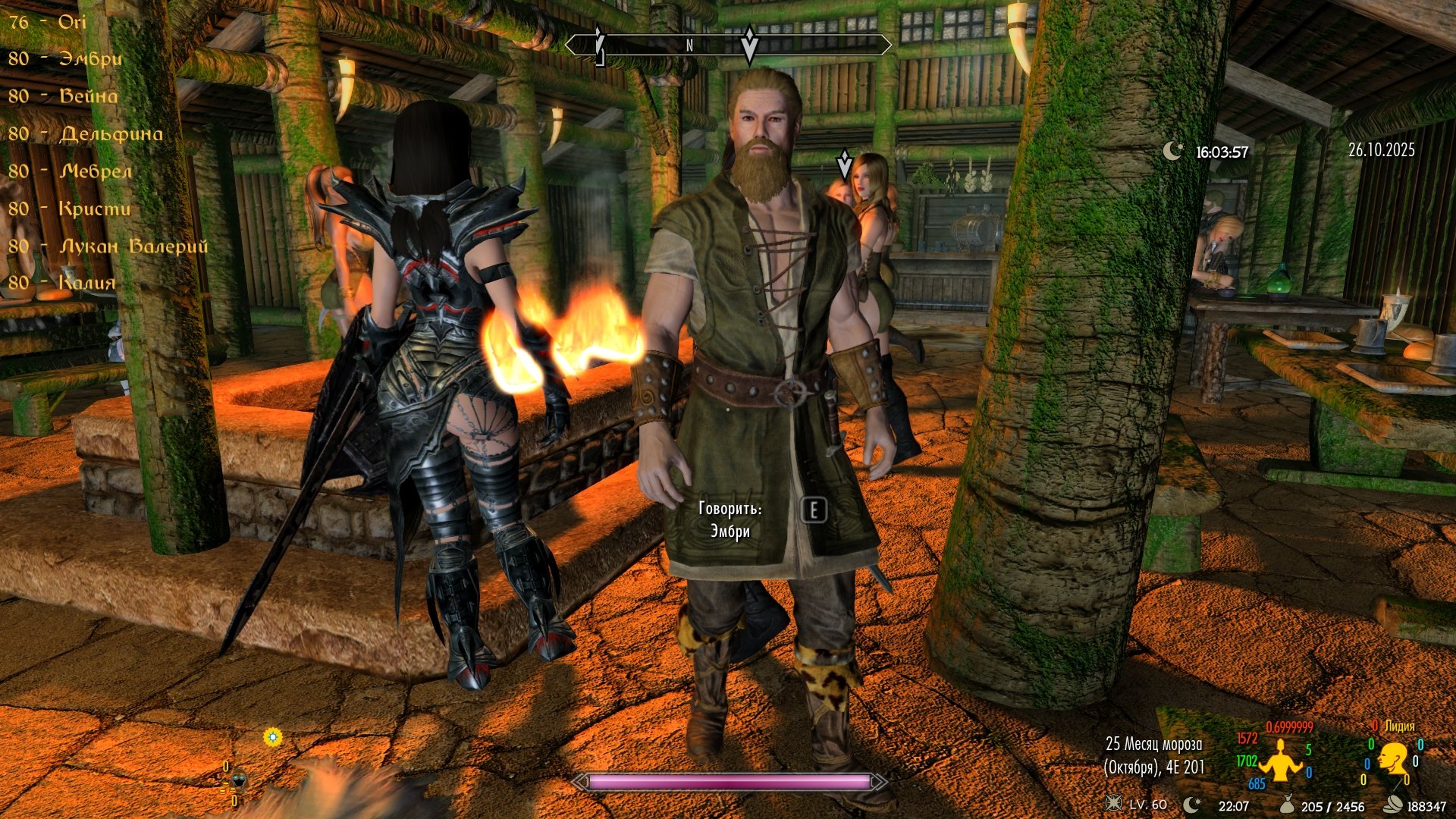The width and height of the screenshot is (1456, 819).
Task: Click the compass star level icon
Action: tap(1114, 804)
